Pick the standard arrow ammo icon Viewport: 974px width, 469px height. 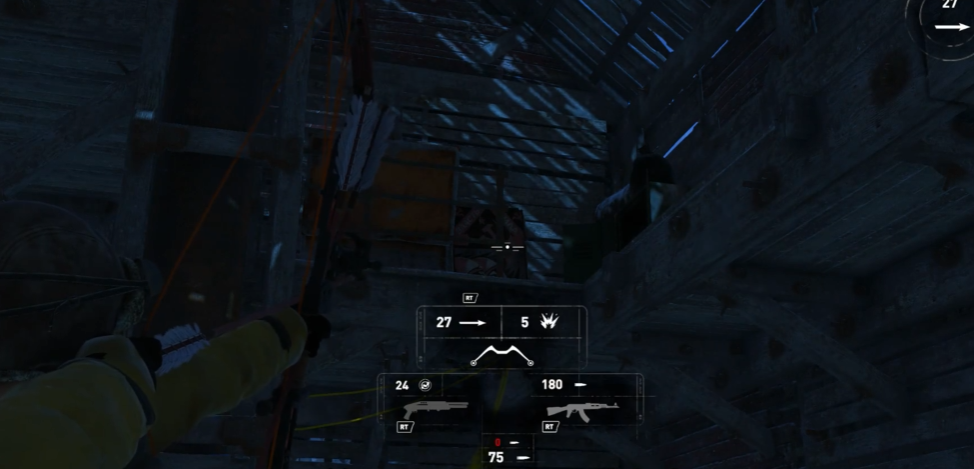click(x=472, y=322)
